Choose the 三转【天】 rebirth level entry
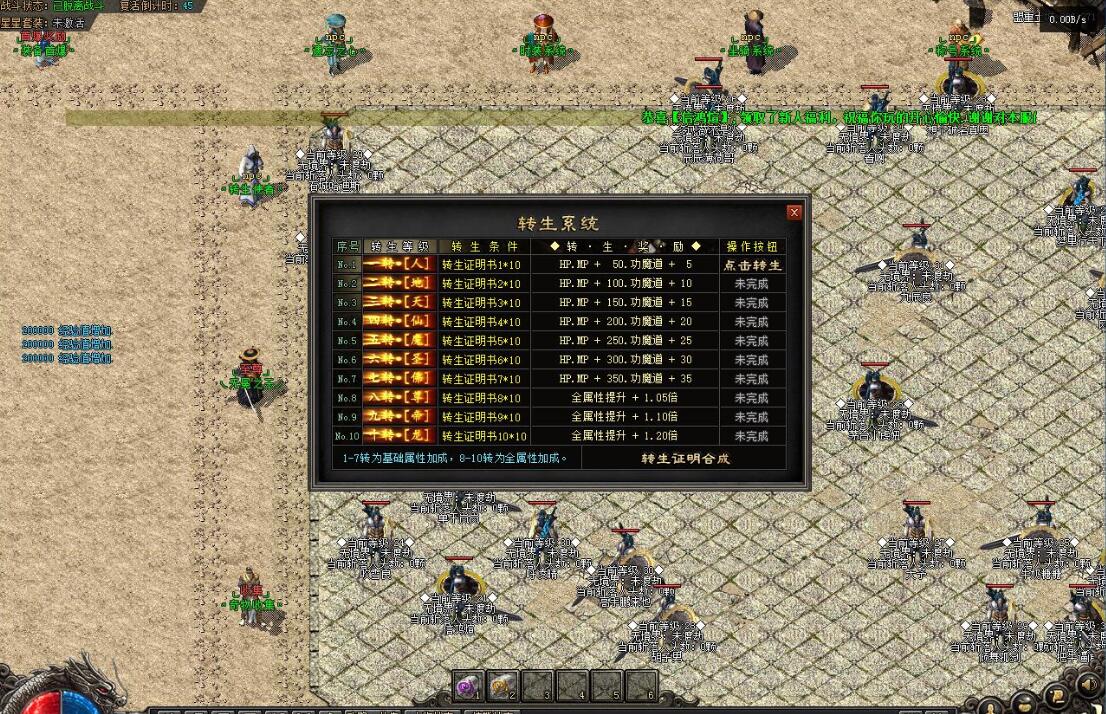The image size is (1106, 714). pos(400,303)
